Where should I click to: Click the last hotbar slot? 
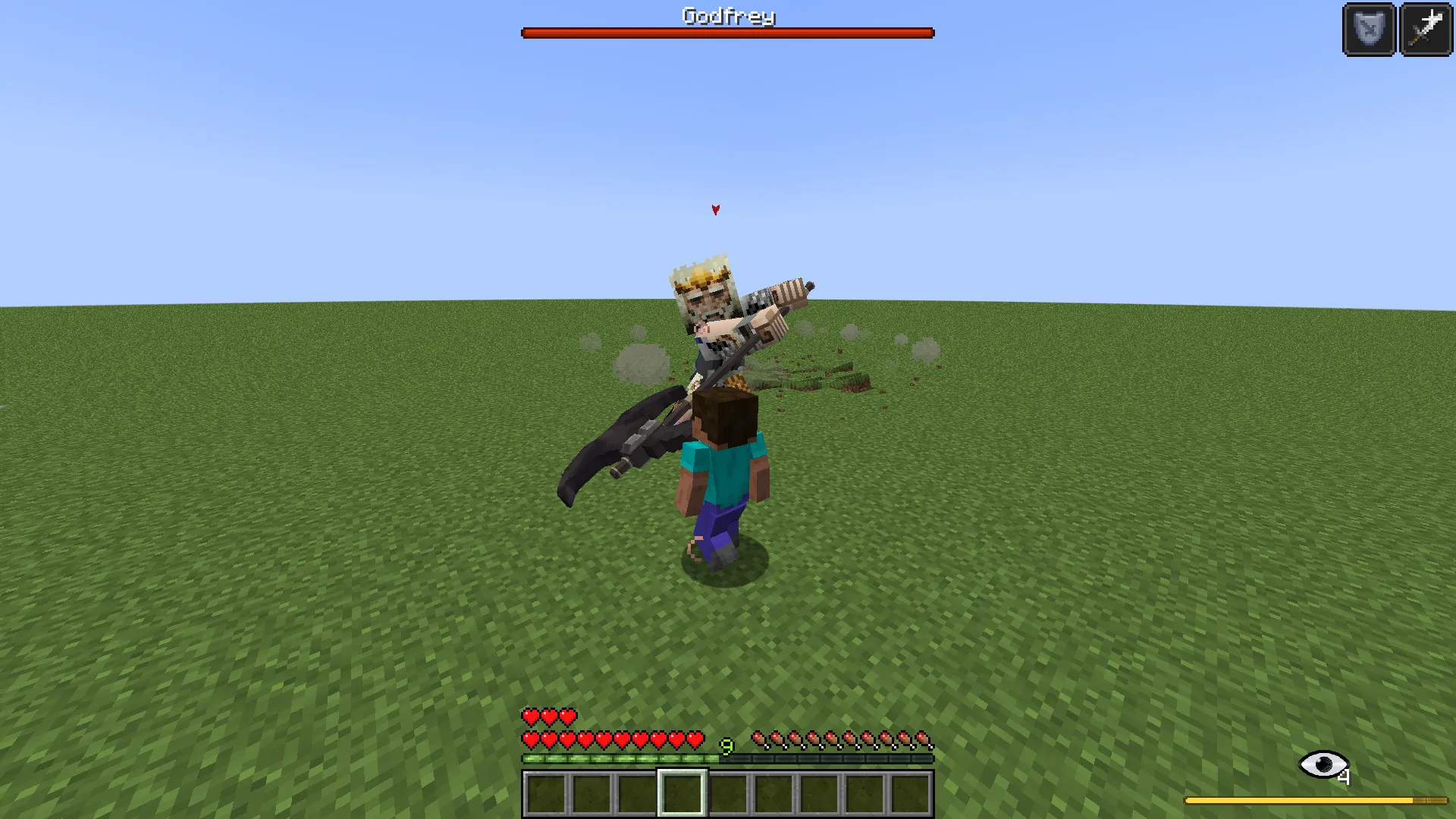coord(912,793)
